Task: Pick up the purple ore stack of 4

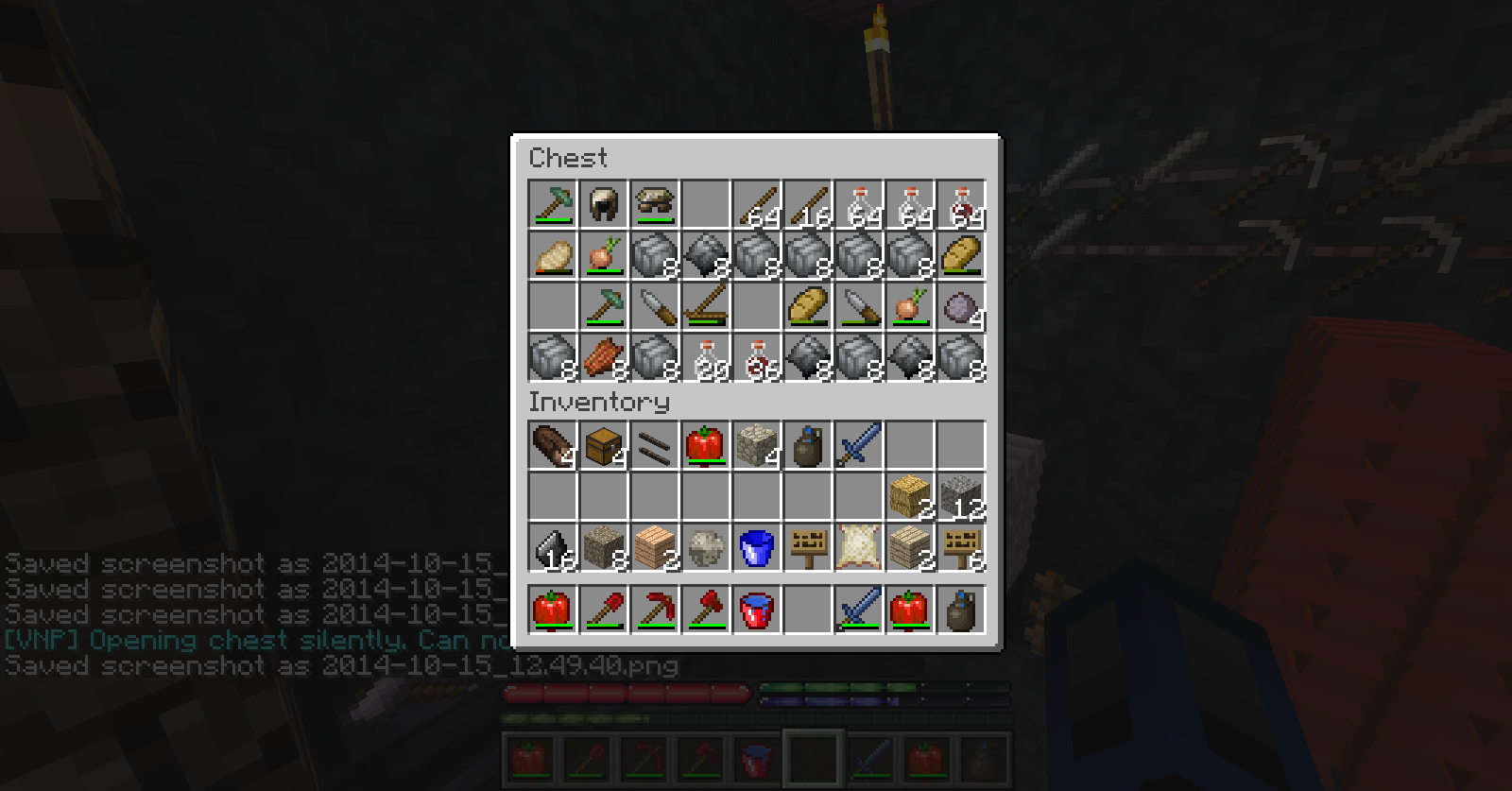Action: pyautogui.click(x=960, y=306)
